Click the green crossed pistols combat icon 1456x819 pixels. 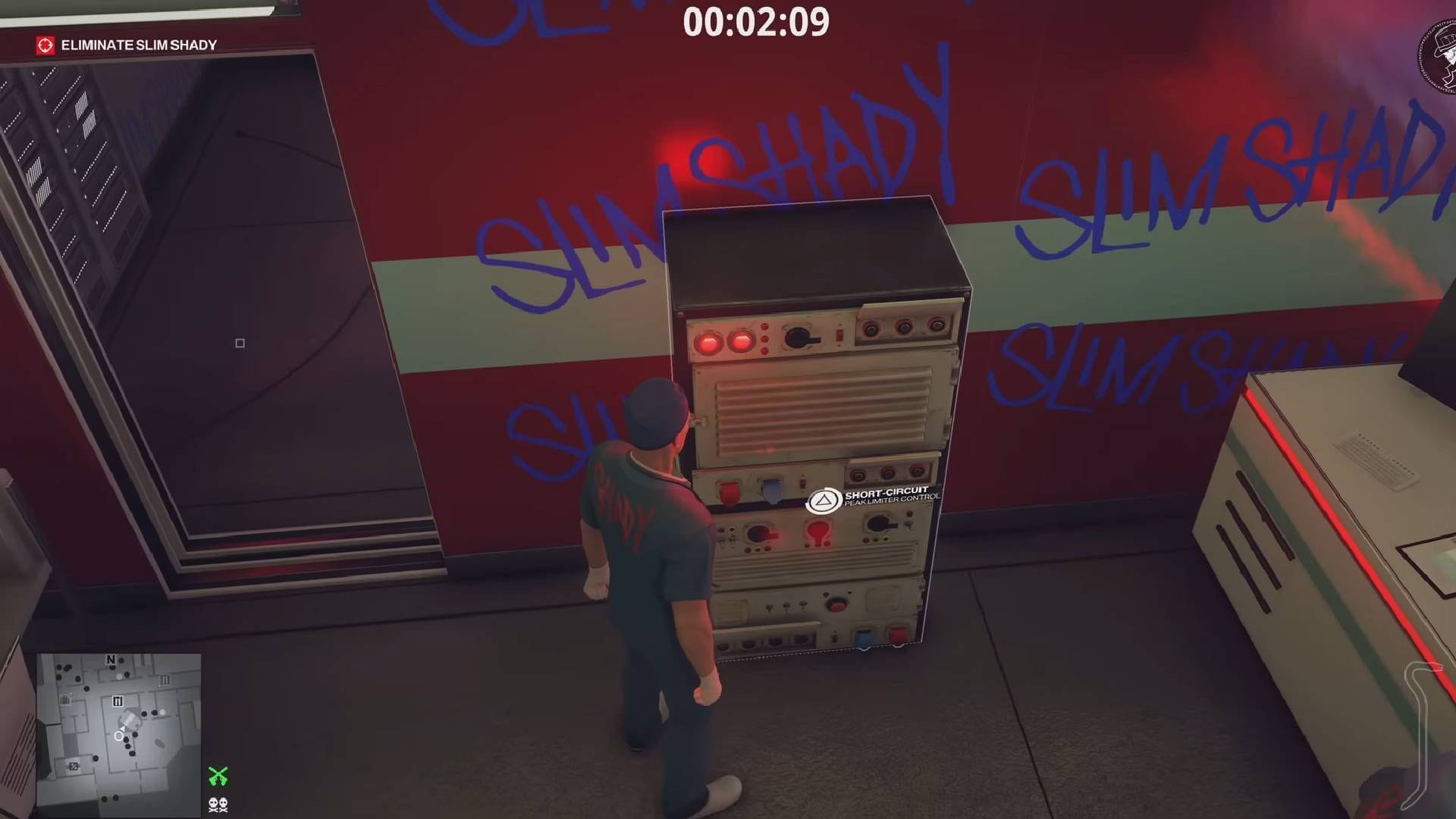[218, 776]
